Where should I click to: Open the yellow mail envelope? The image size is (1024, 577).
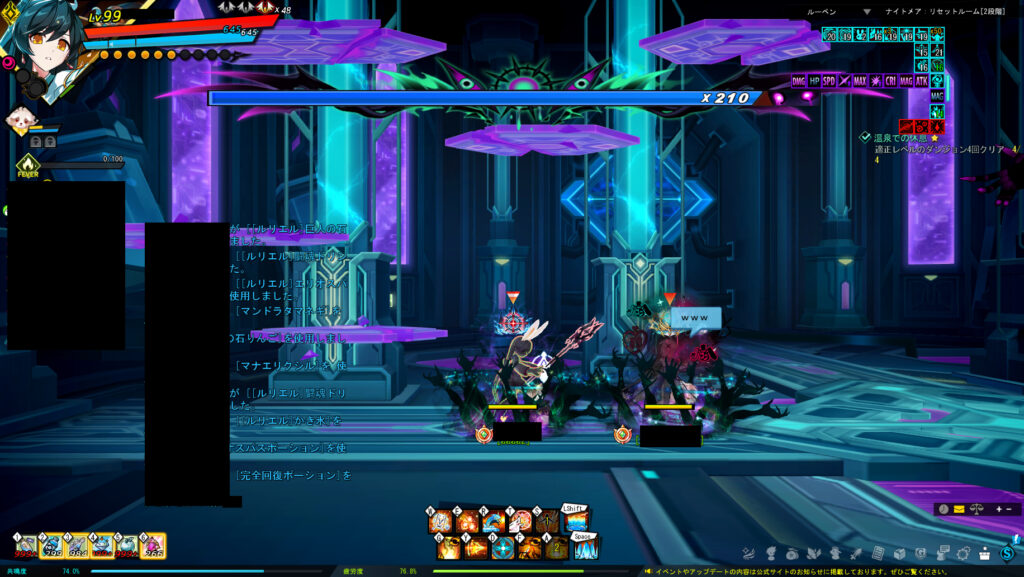click(959, 509)
